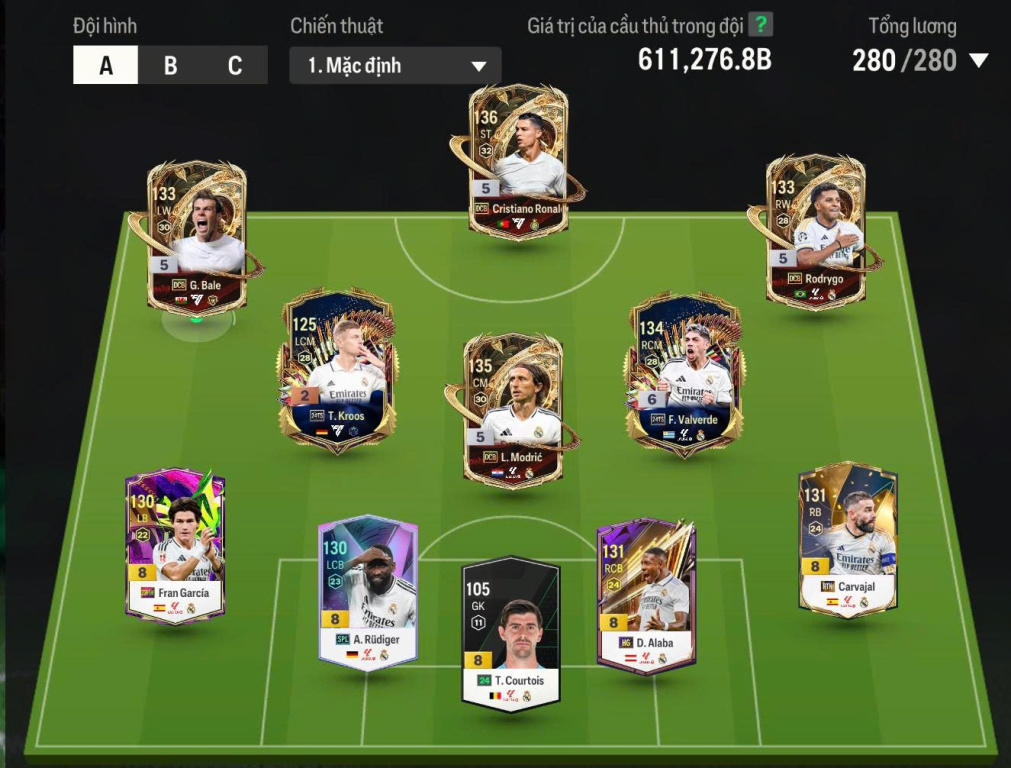This screenshot has height=768, width=1011.
Task: Expand the Tổng lương salary arrow
Action: tap(979, 61)
